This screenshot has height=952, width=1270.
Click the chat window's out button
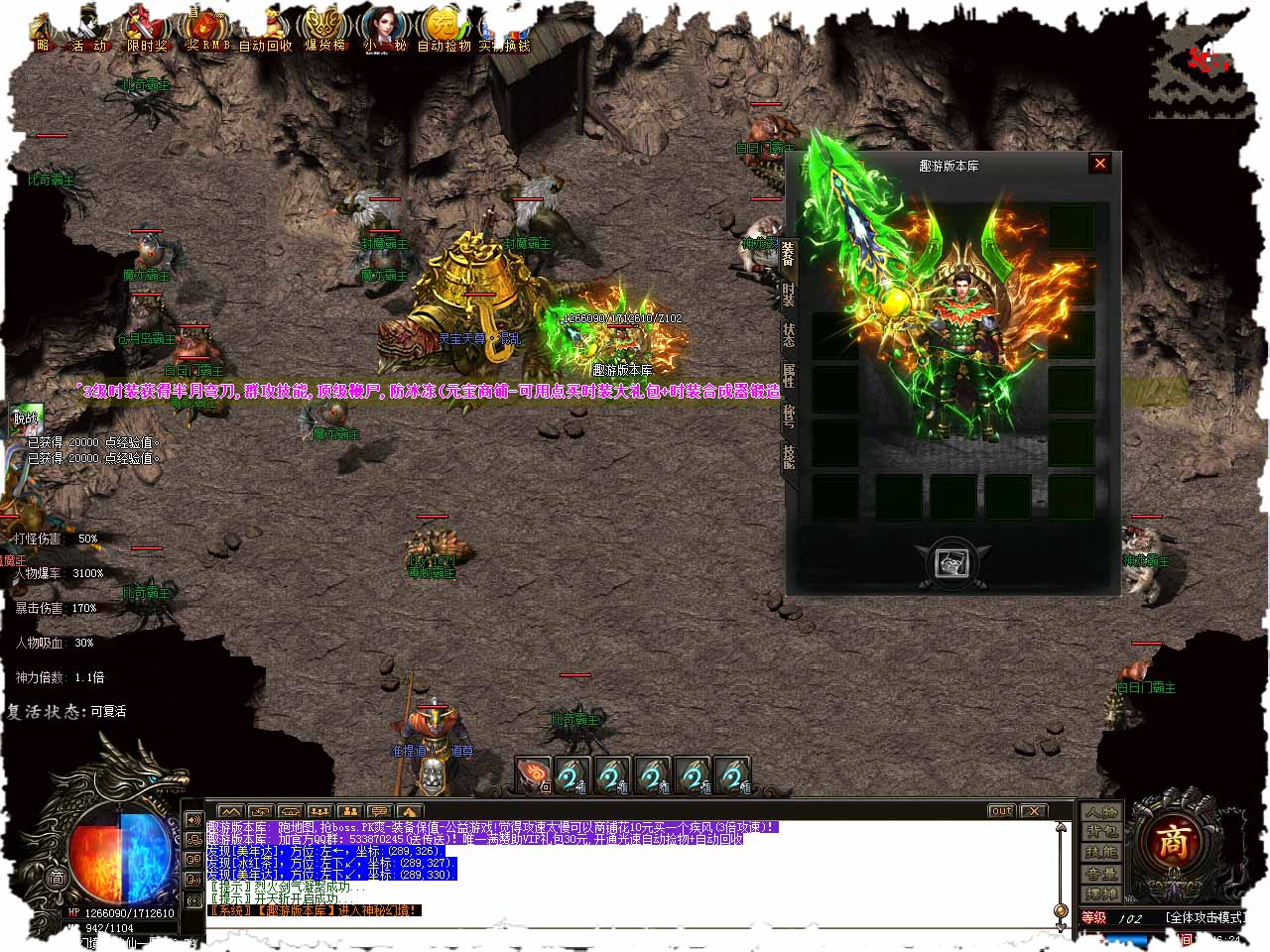click(1001, 811)
